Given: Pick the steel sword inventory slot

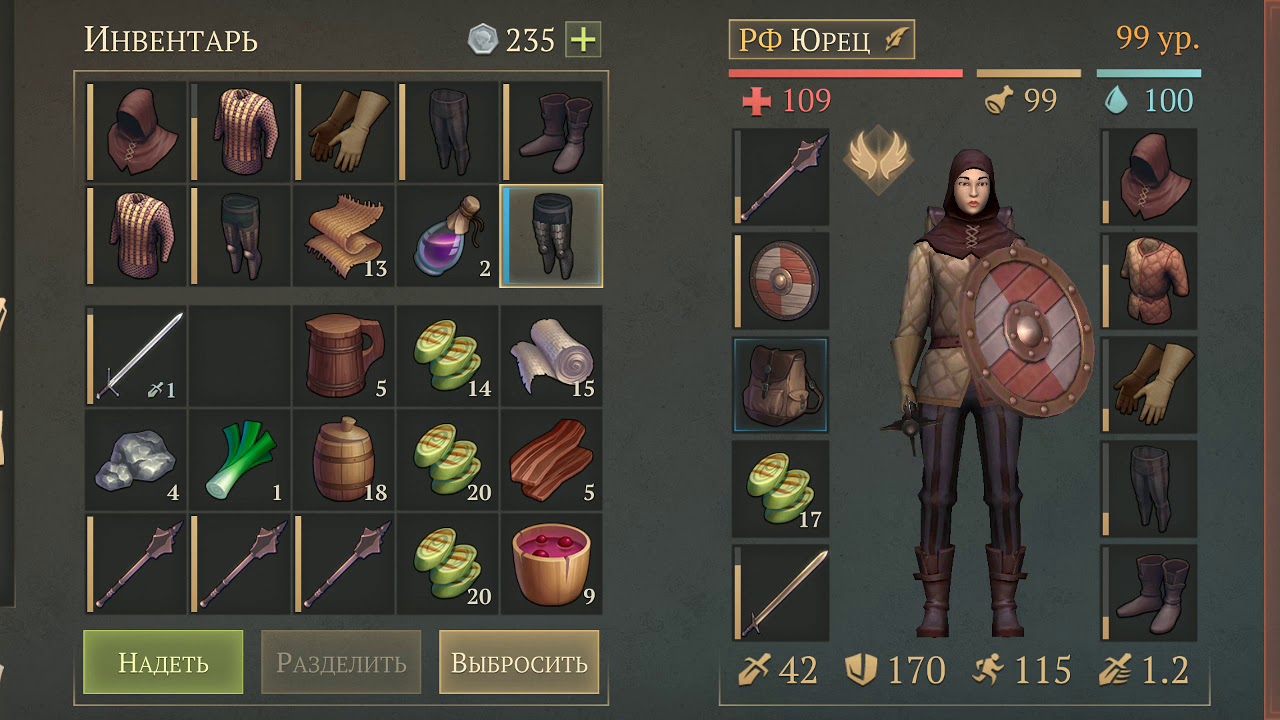Looking at the screenshot, I should (136, 356).
